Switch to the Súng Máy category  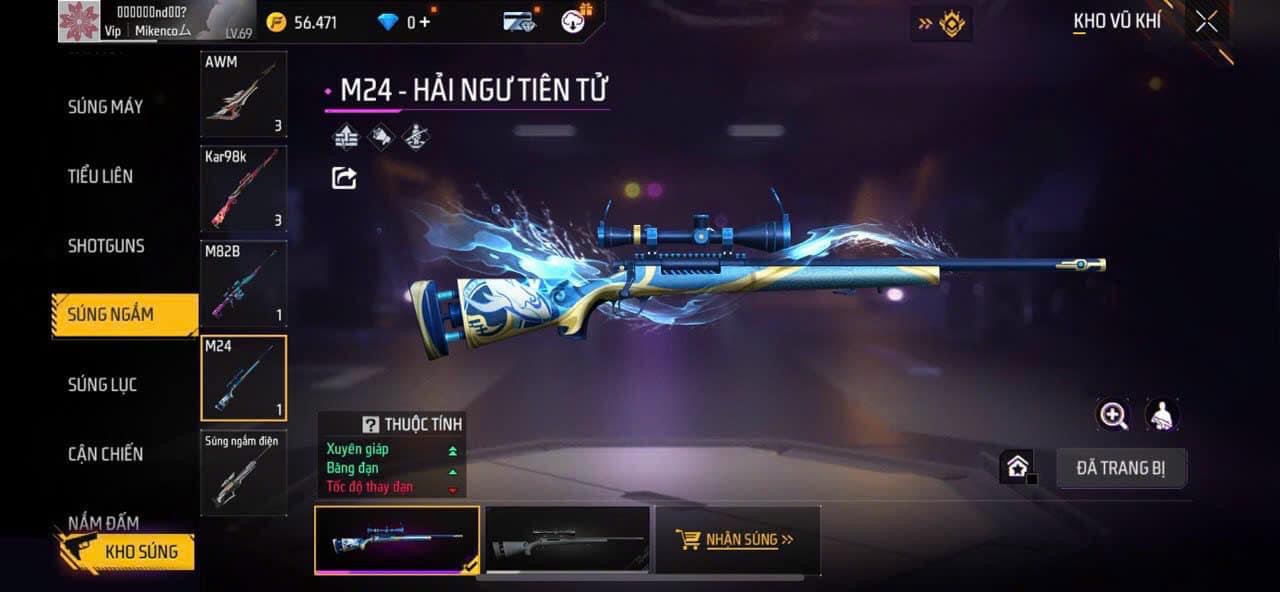point(105,107)
